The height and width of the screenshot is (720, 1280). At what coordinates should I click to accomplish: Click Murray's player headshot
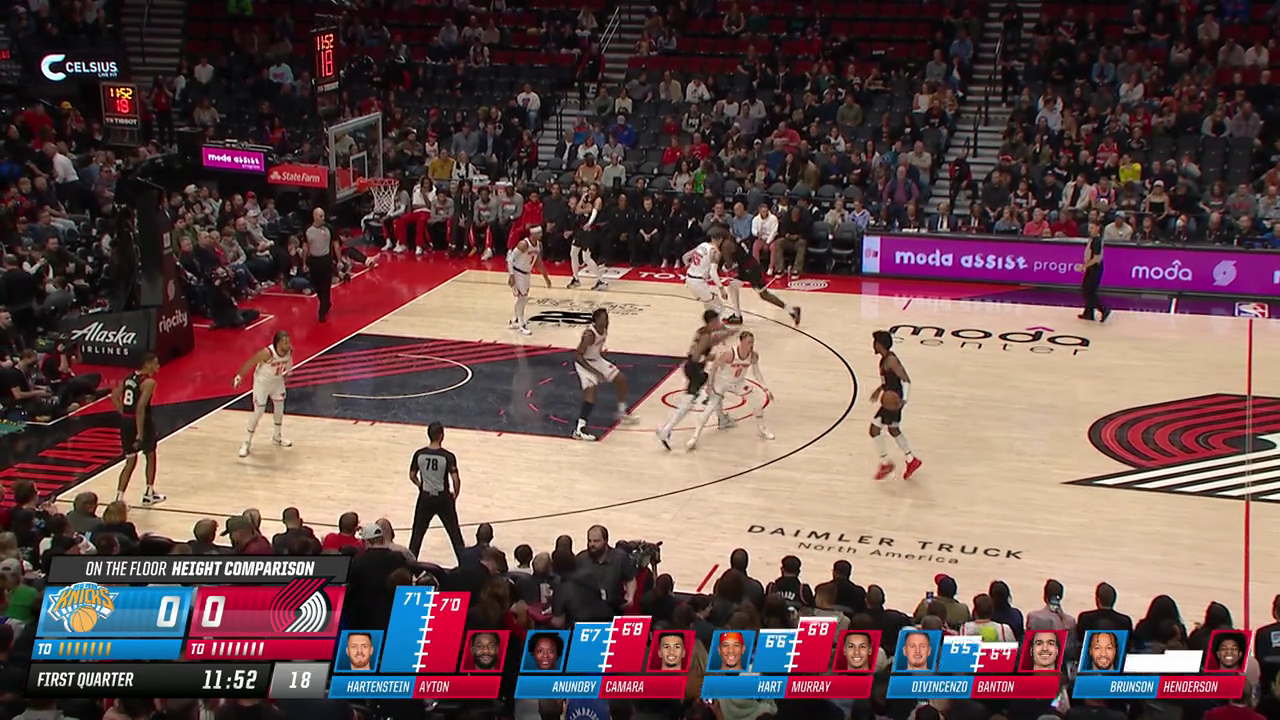click(x=857, y=651)
